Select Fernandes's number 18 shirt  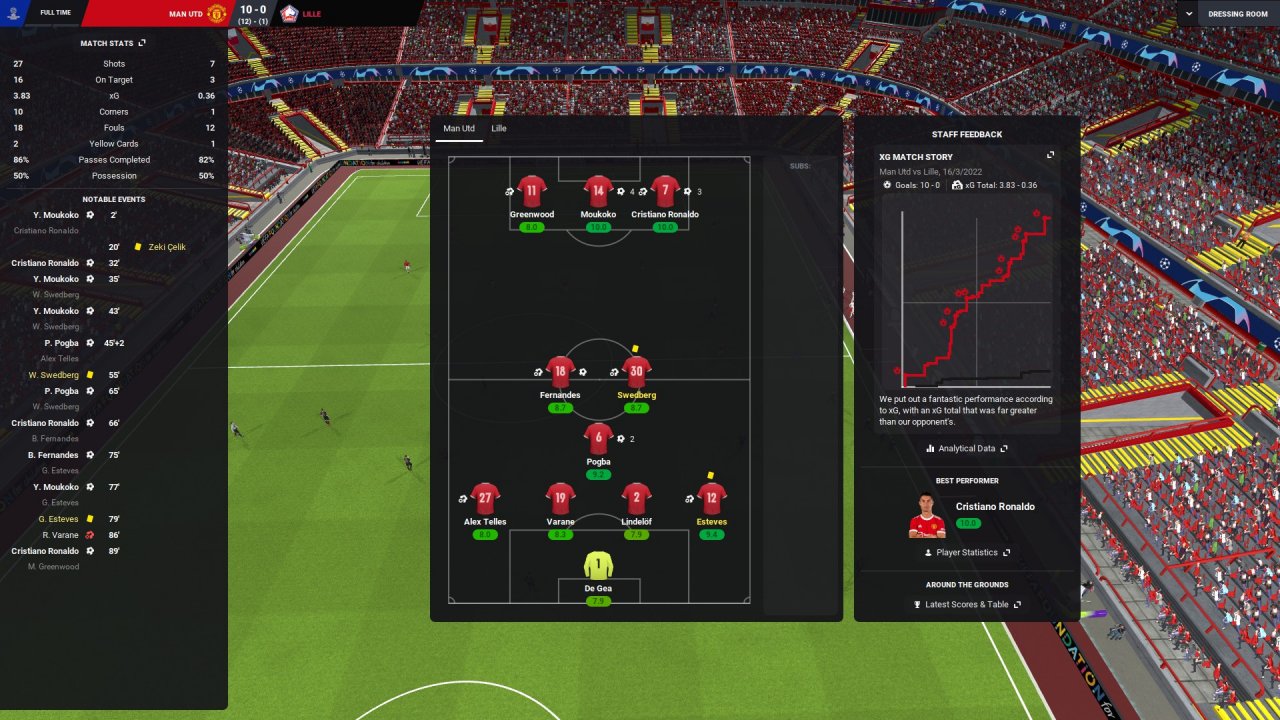[x=560, y=372]
